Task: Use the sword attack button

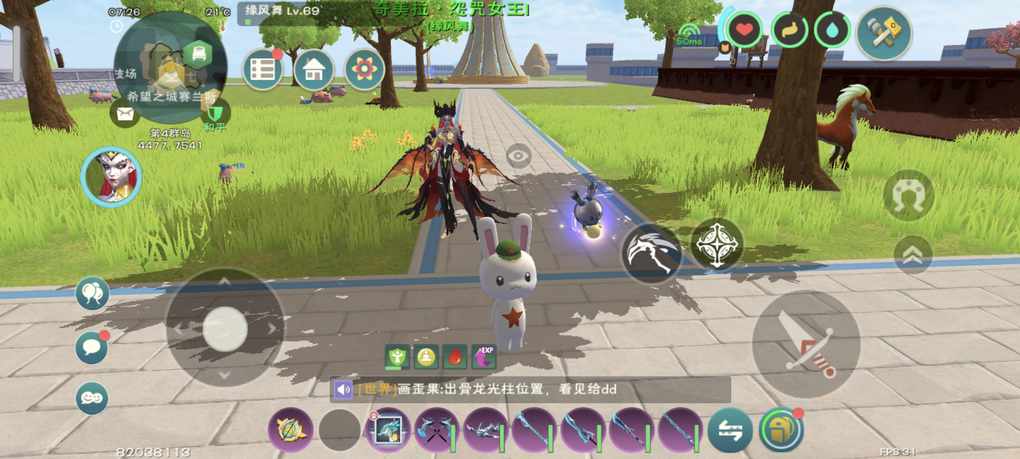Action: [806, 344]
